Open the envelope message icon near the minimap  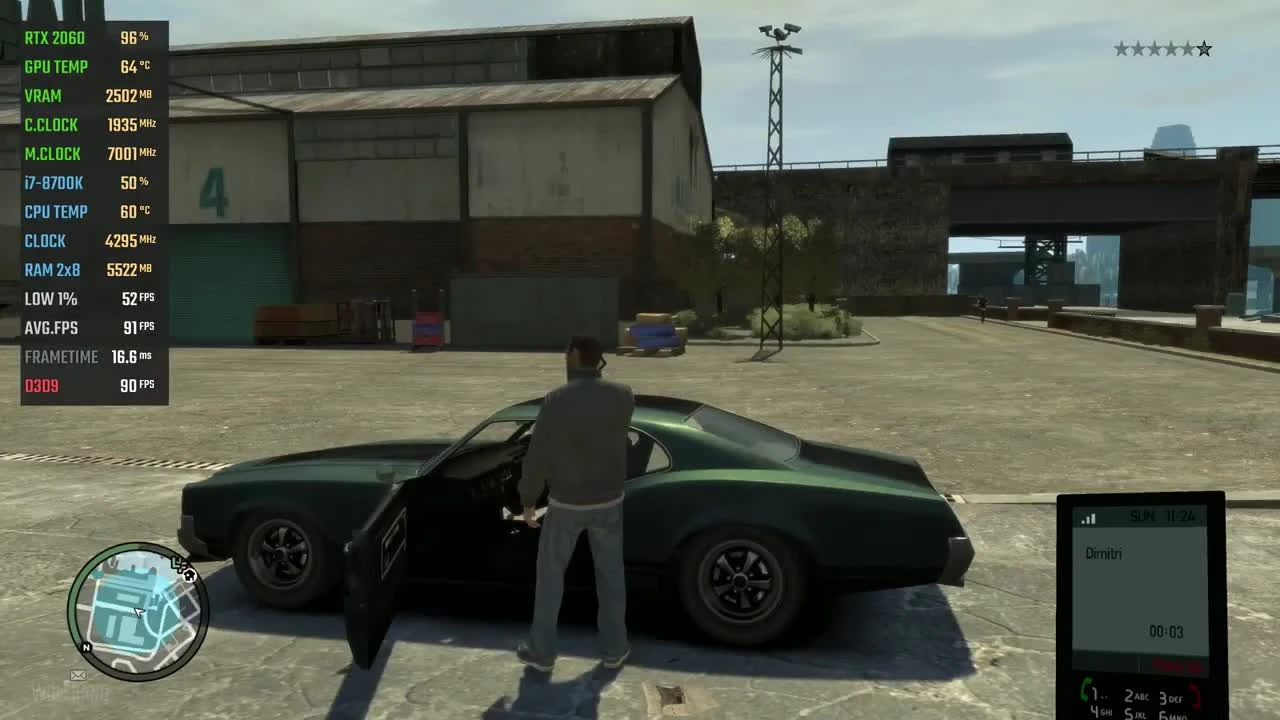78,676
